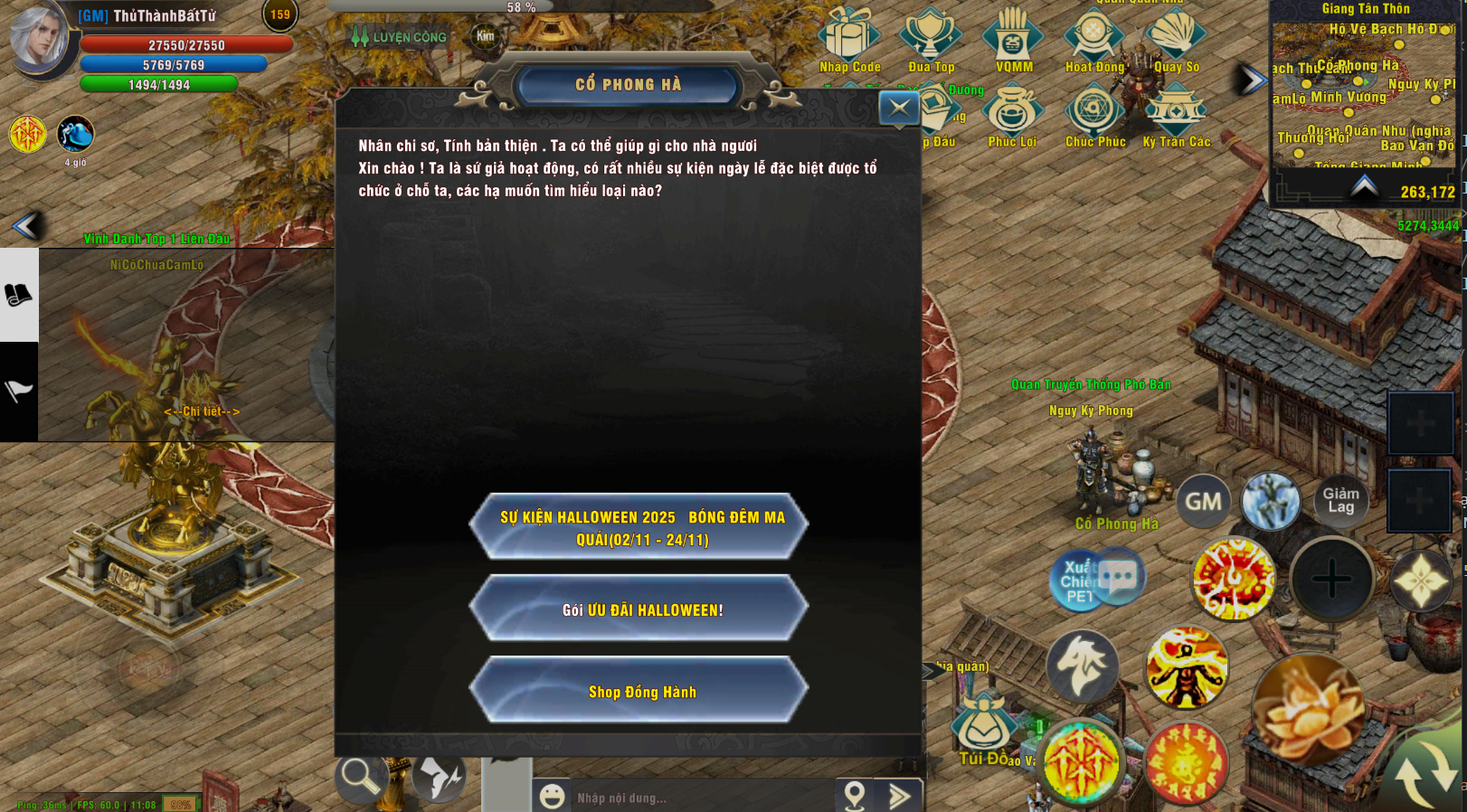
Task: Open the Túi Đồ inventory bag
Action: [983, 723]
